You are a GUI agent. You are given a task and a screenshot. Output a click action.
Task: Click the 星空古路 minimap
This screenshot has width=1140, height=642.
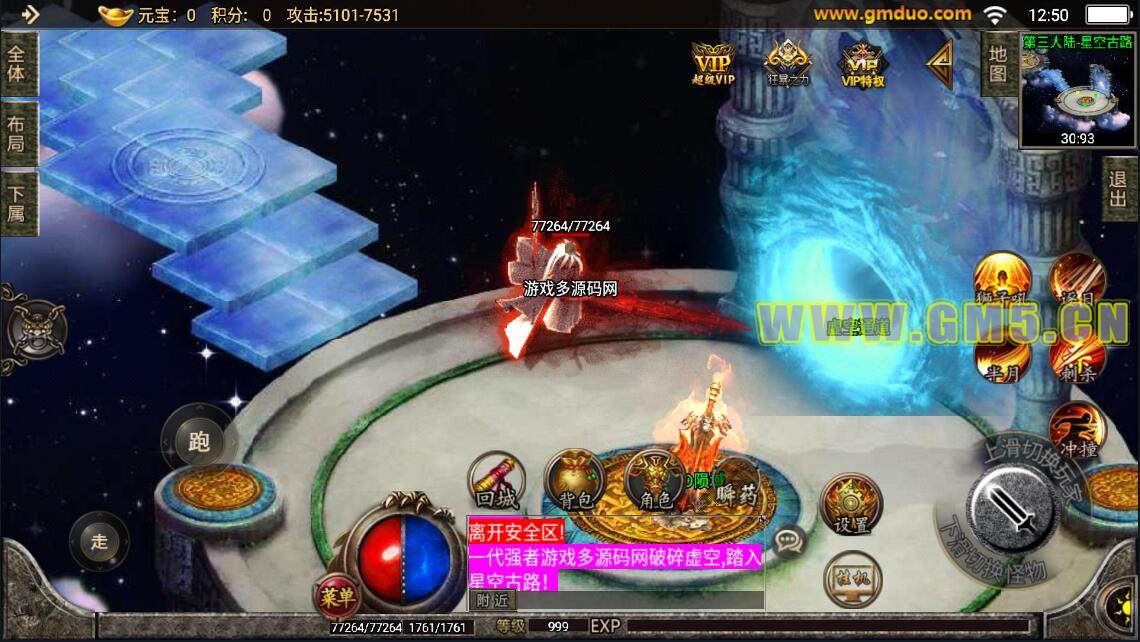point(1077,92)
